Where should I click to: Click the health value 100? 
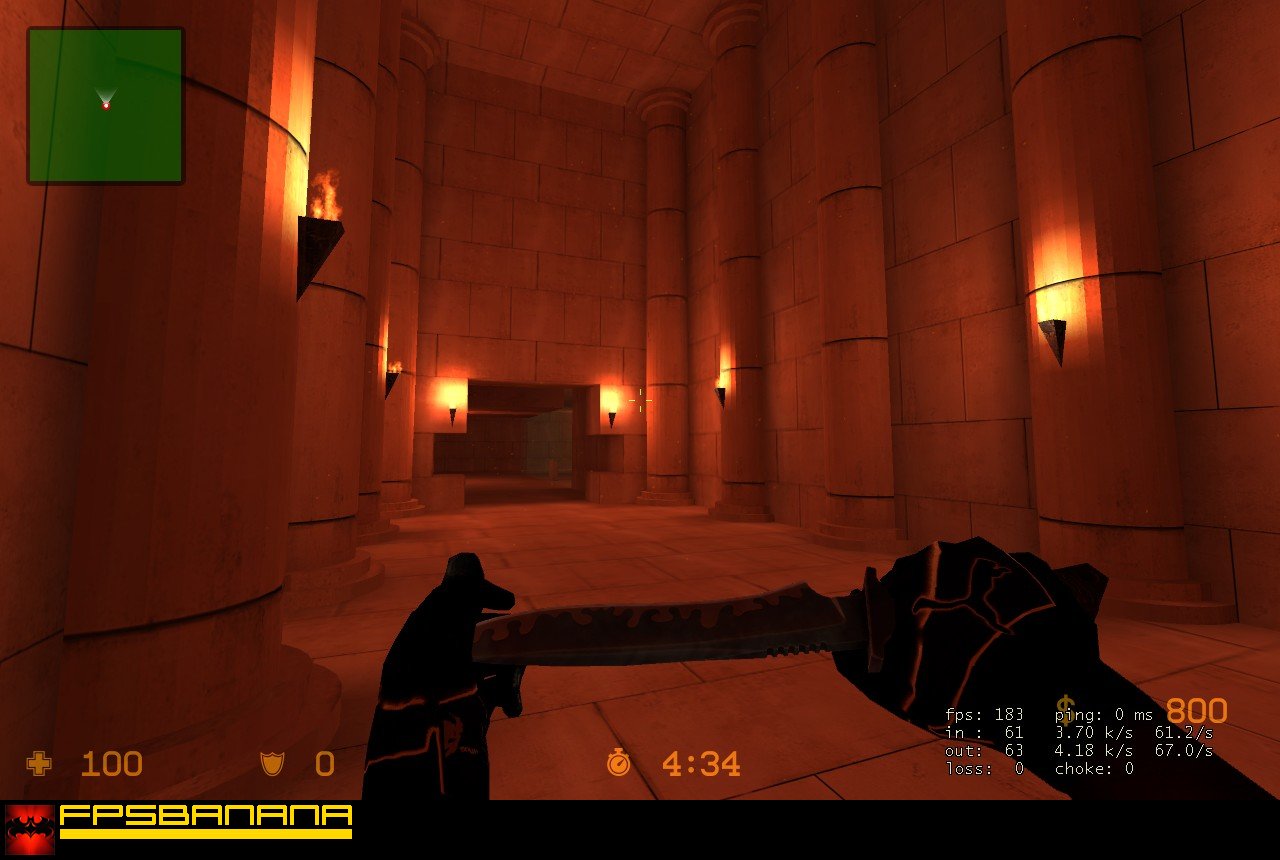coord(110,765)
